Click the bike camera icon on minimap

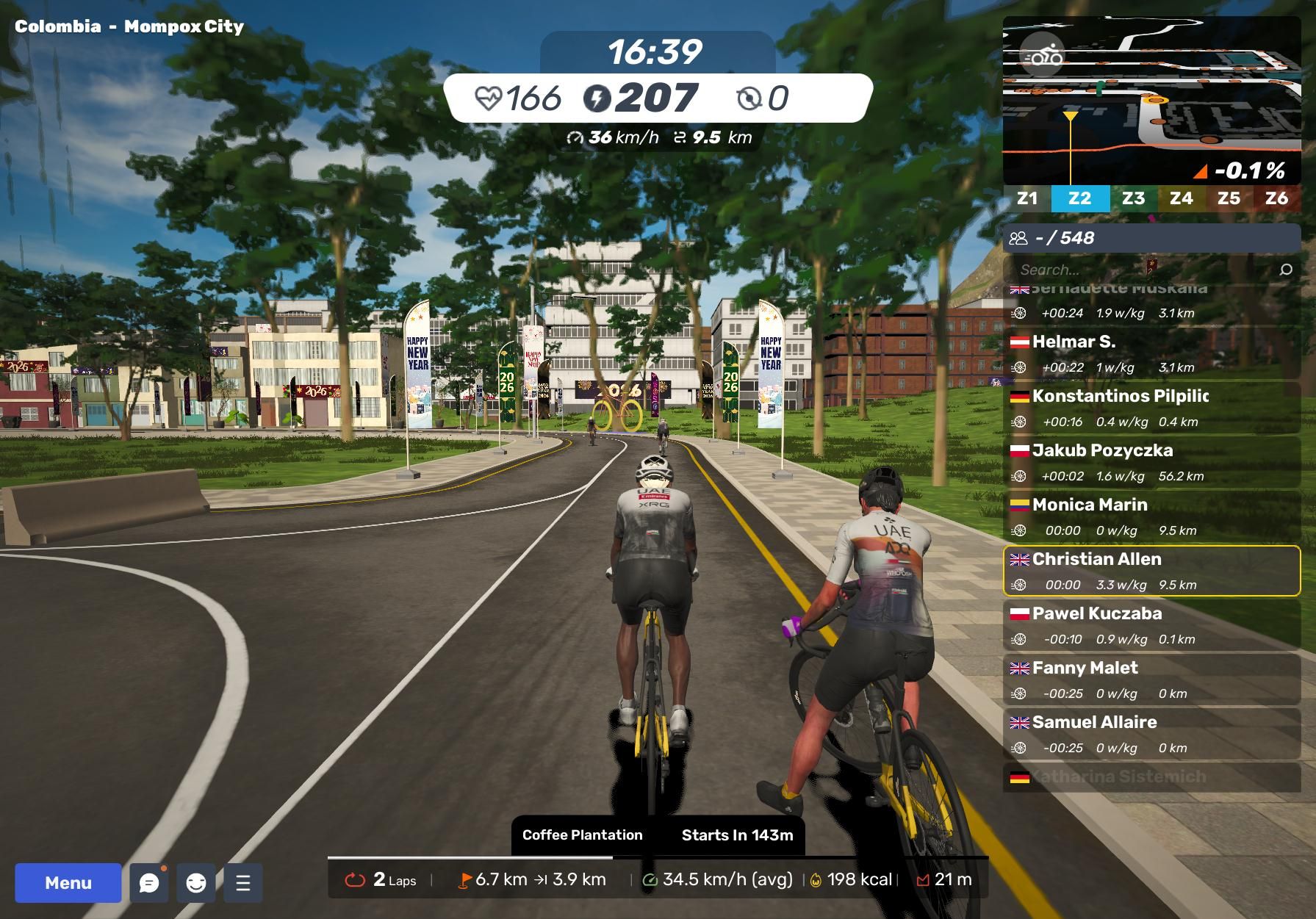click(1043, 56)
